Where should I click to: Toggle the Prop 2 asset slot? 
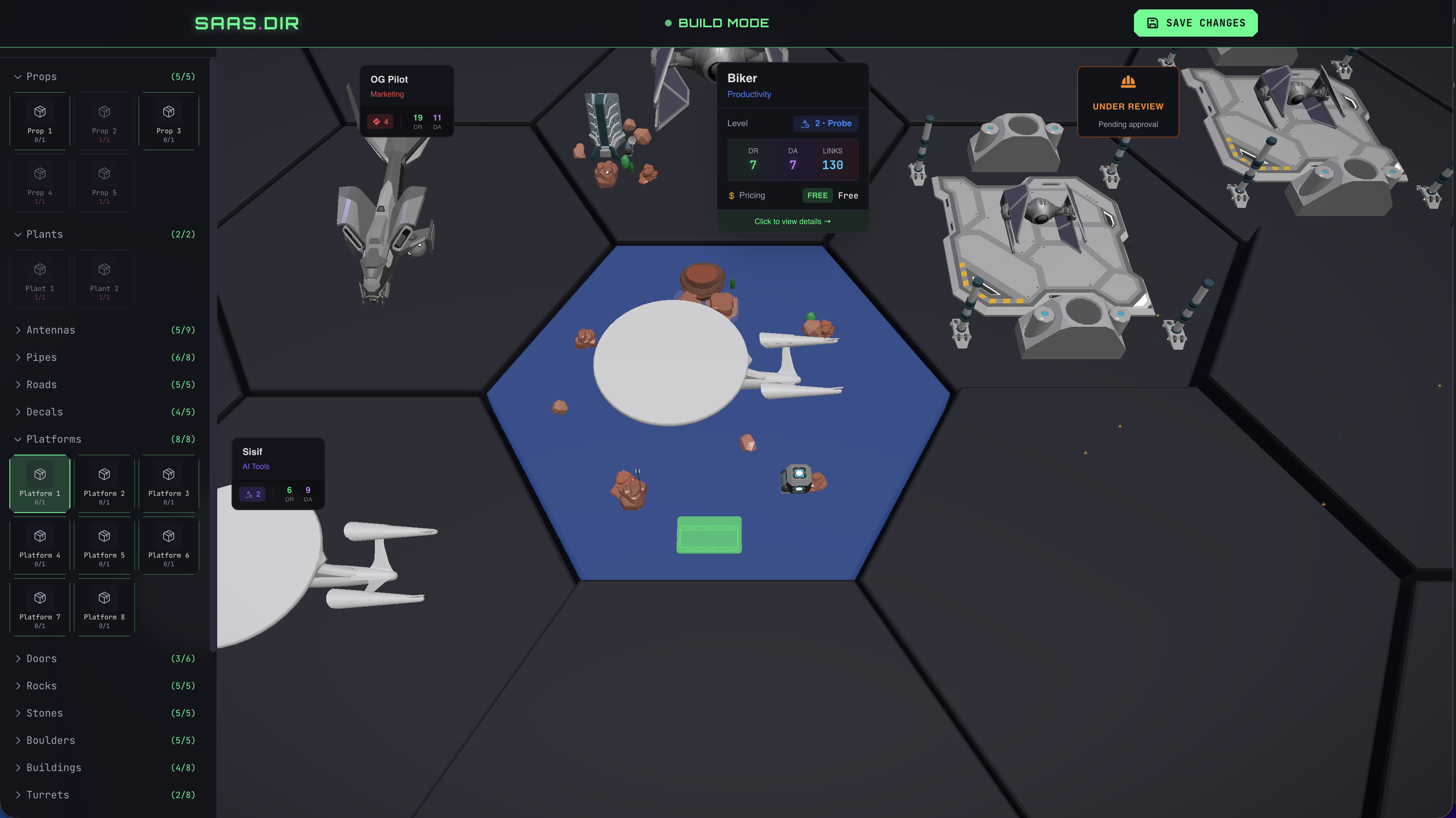point(104,121)
